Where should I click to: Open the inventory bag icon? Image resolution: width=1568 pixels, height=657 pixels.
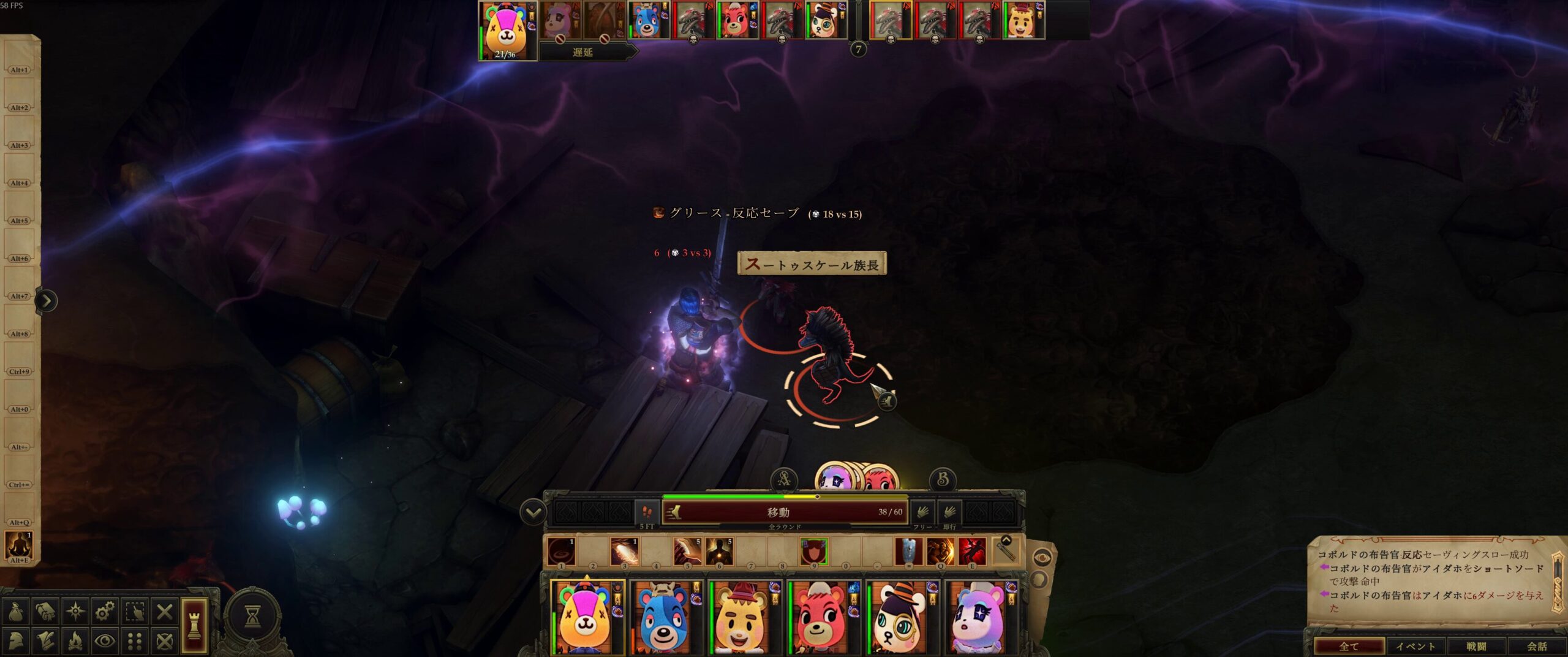(x=17, y=611)
